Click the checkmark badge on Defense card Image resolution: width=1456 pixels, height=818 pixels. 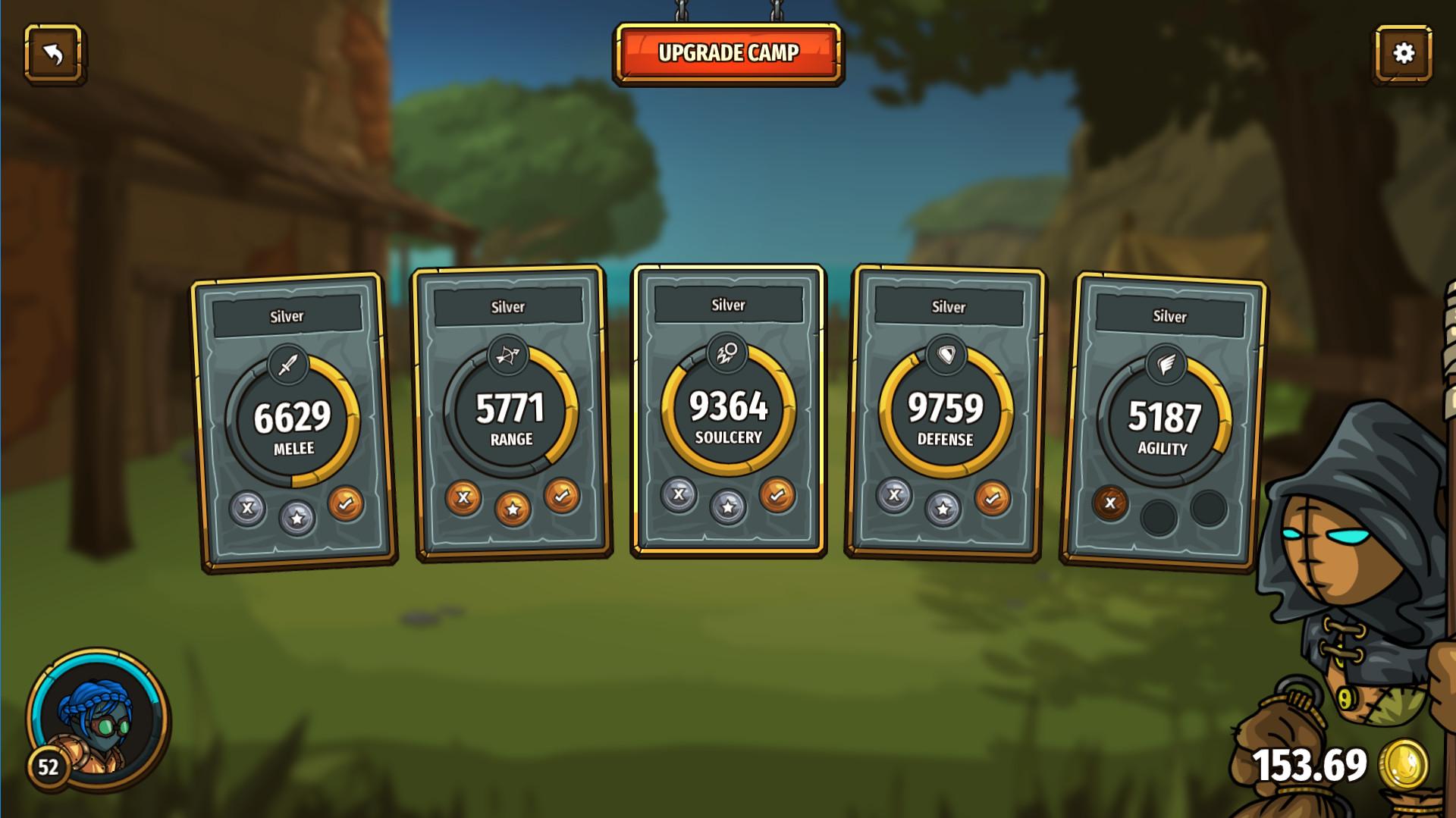(x=993, y=499)
